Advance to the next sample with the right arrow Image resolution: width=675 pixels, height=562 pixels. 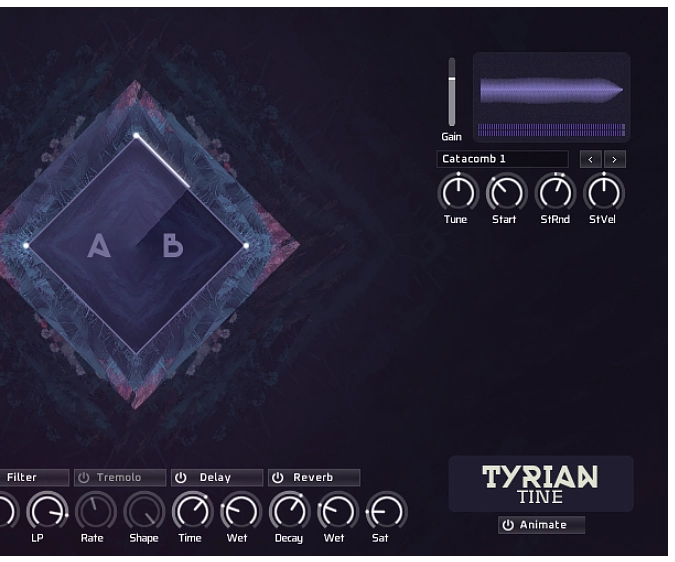(615, 159)
